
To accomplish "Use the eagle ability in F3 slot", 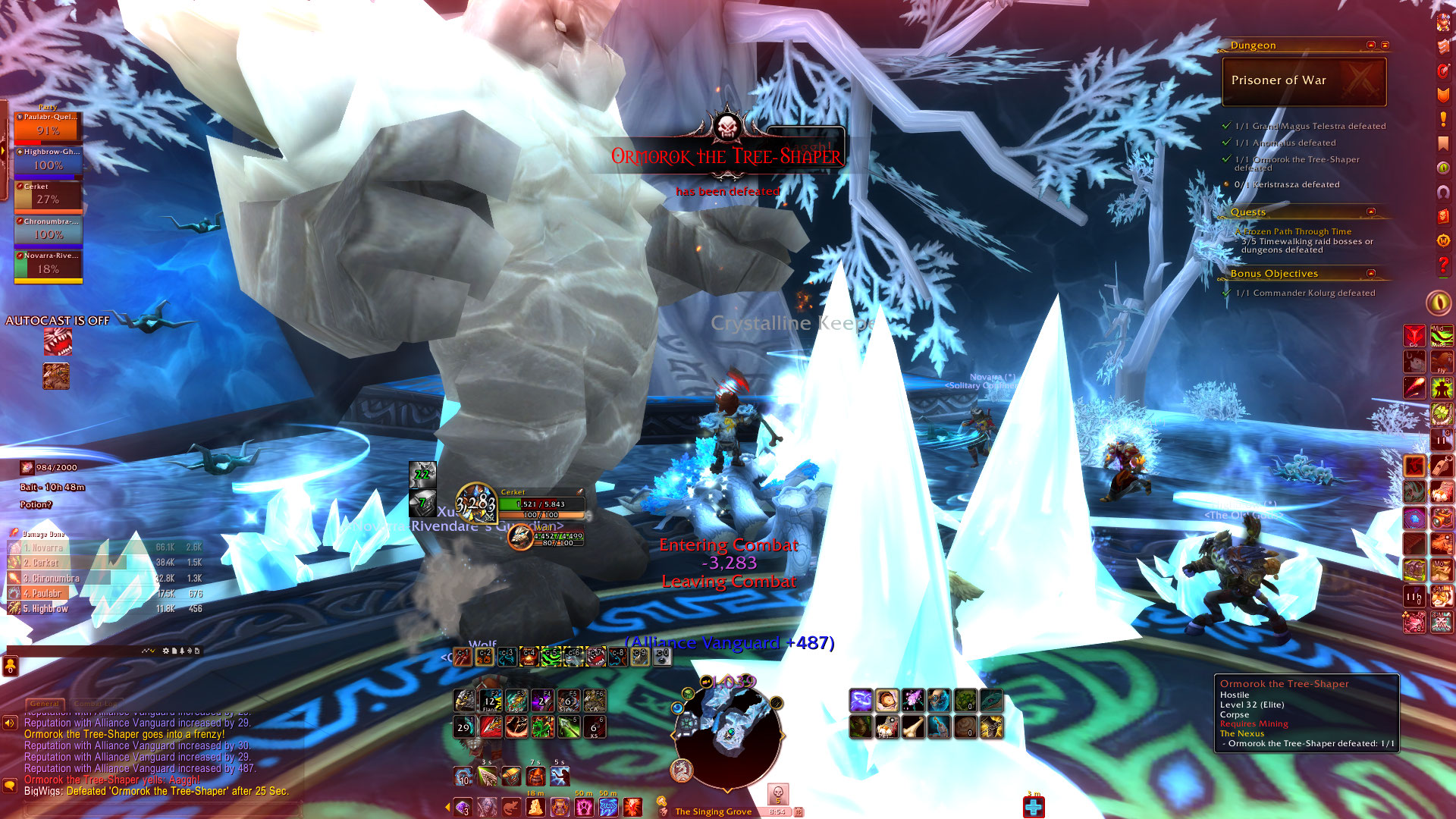I will tap(516, 701).
